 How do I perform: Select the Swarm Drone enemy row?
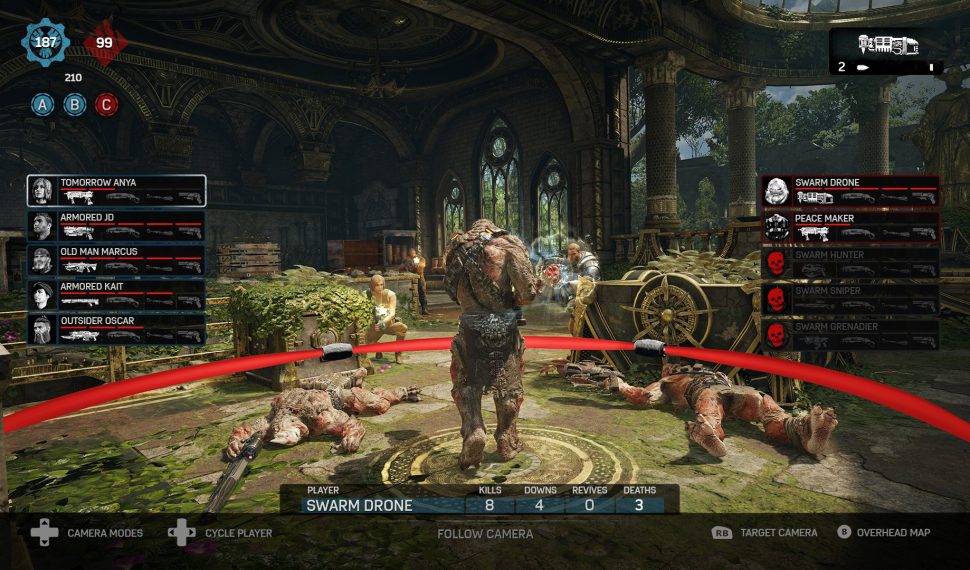tap(851, 190)
